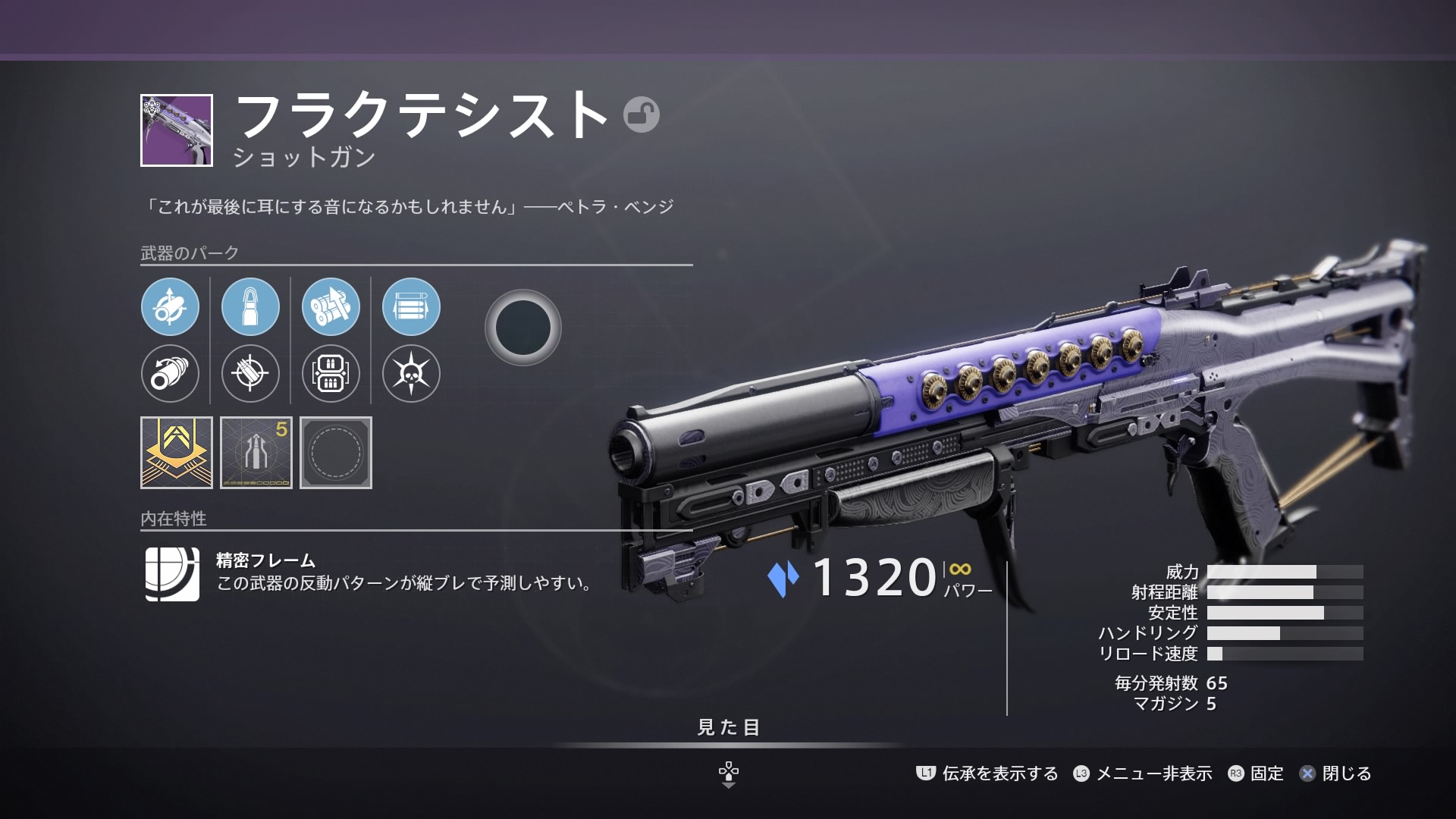The image size is (1456, 819).
Task: Click the shotgun thumbnail icon
Action: click(177, 130)
